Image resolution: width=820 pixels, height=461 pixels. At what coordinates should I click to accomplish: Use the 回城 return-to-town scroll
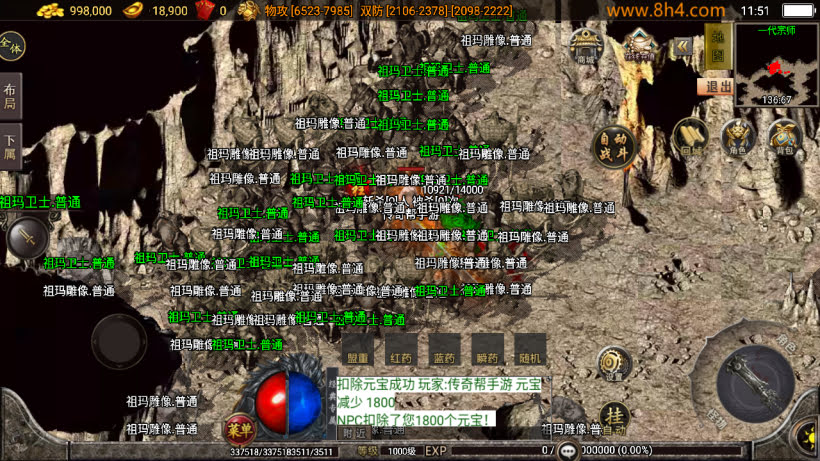pos(690,137)
